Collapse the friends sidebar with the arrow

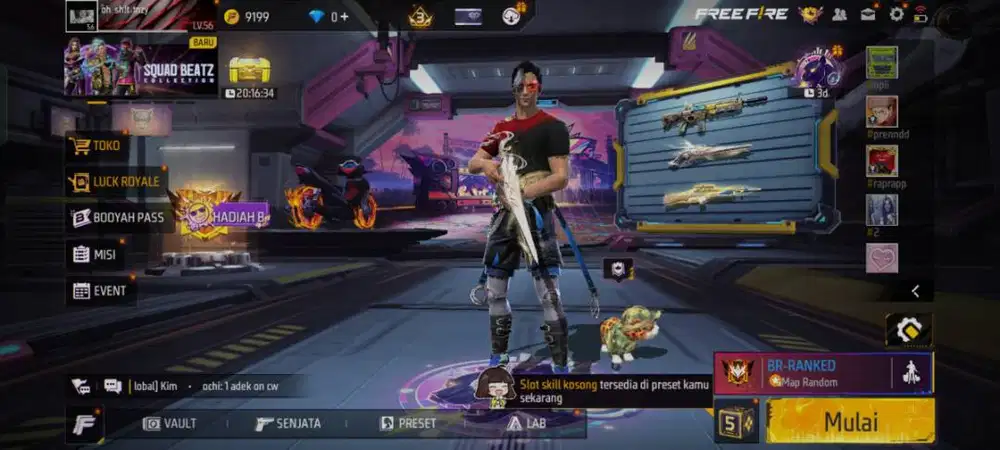click(x=915, y=291)
